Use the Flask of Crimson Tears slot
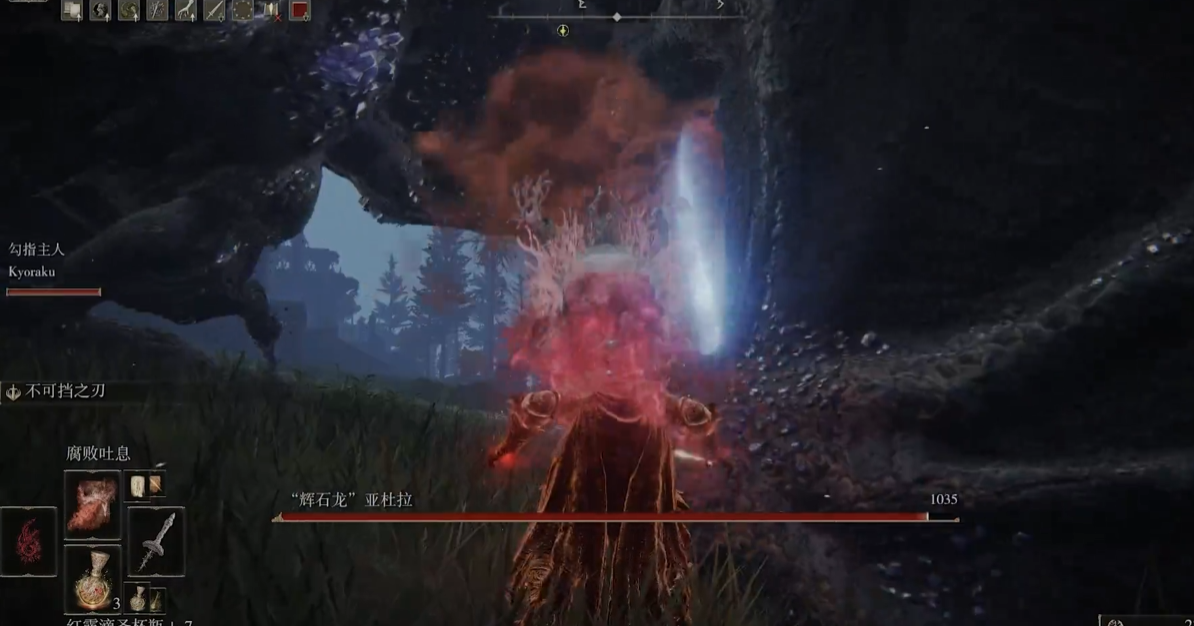The image size is (1194, 626). [x=92, y=580]
